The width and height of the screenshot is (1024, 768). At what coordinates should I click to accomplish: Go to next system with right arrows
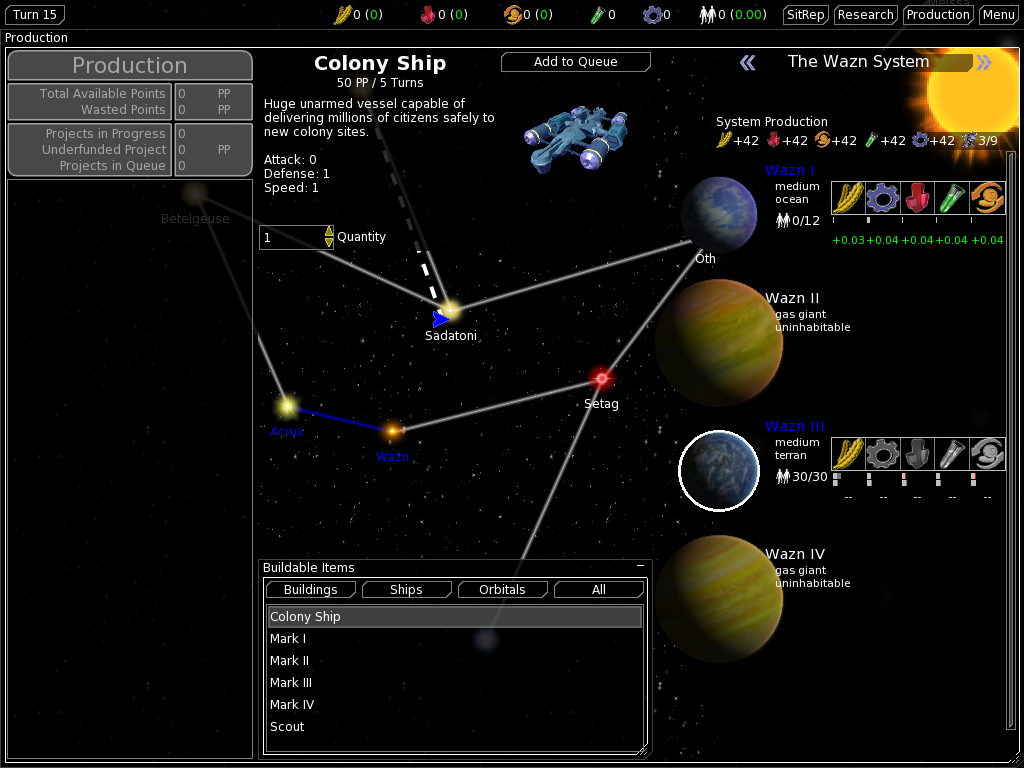[x=985, y=63]
